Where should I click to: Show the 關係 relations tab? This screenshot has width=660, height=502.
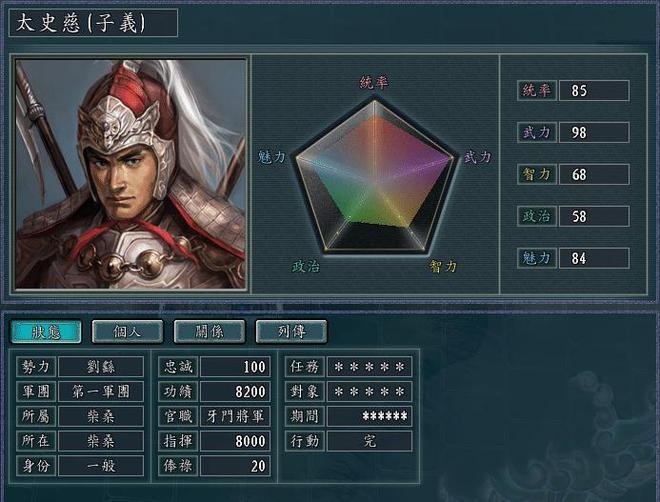pos(210,332)
